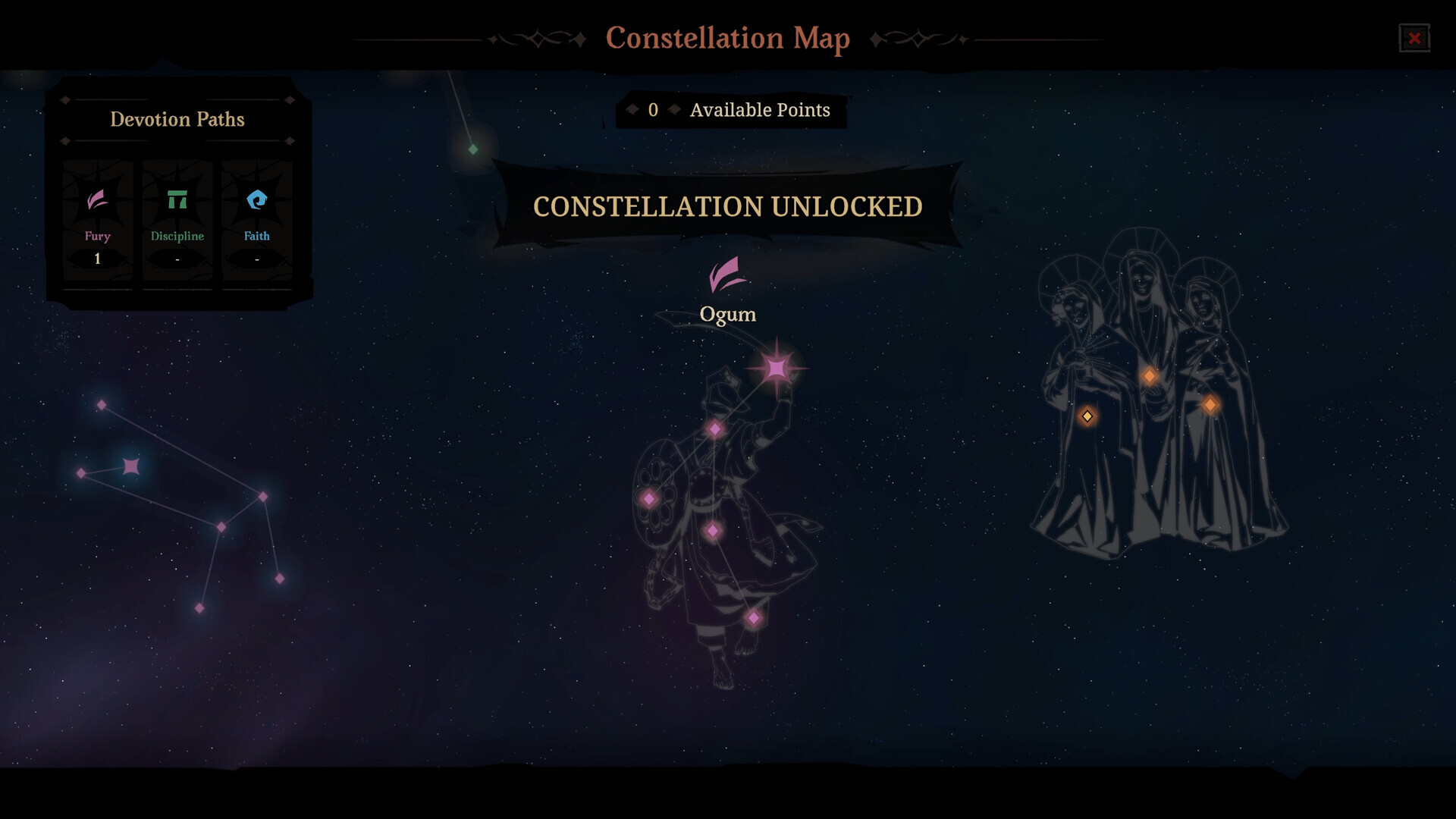Screen dimensions: 1456x819
Task: Dismiss the Constellation Unlocked banner
Action: pyautogui.click(x=727, y=206)
